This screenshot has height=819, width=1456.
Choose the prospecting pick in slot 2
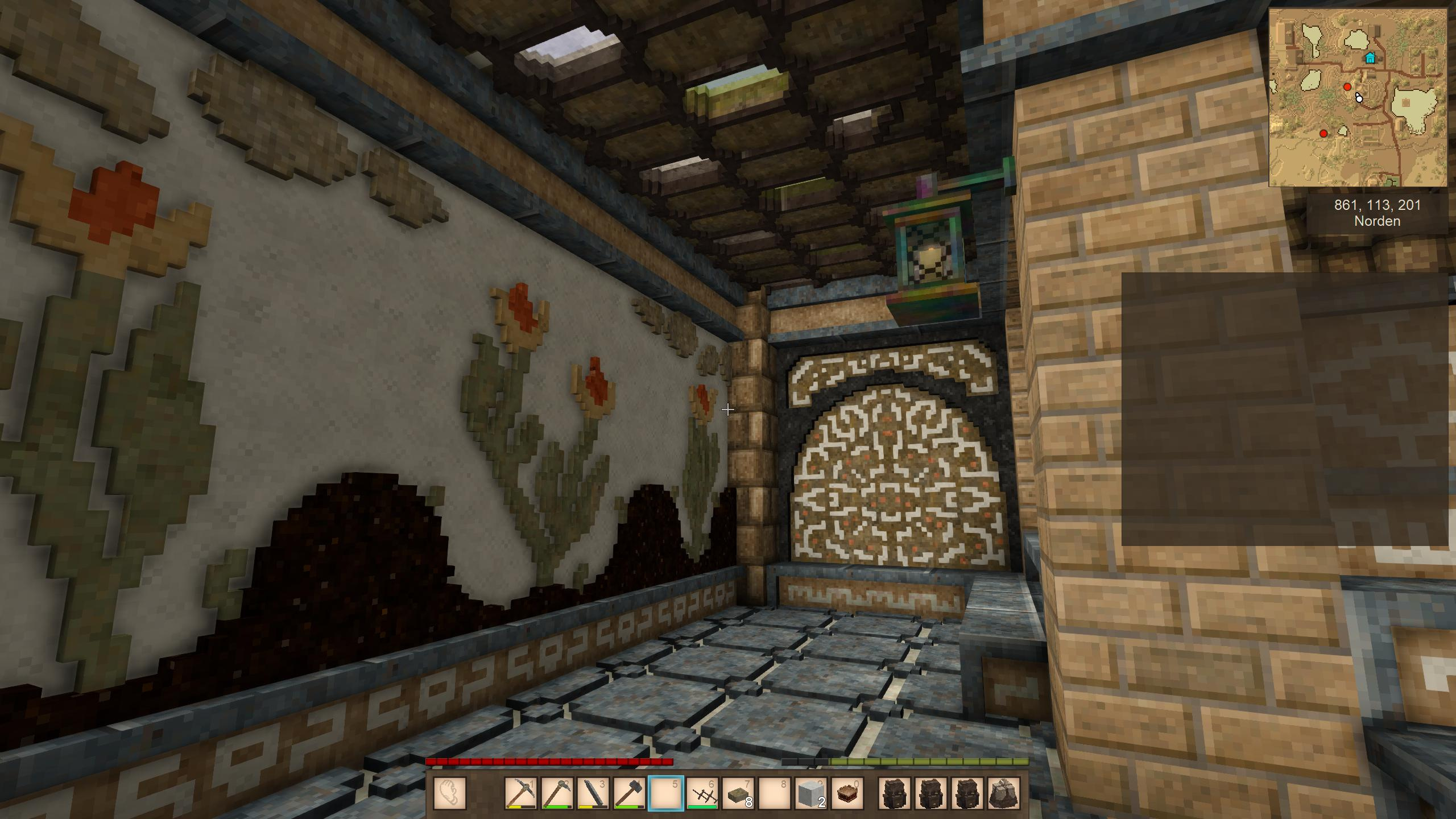(557, 793)
